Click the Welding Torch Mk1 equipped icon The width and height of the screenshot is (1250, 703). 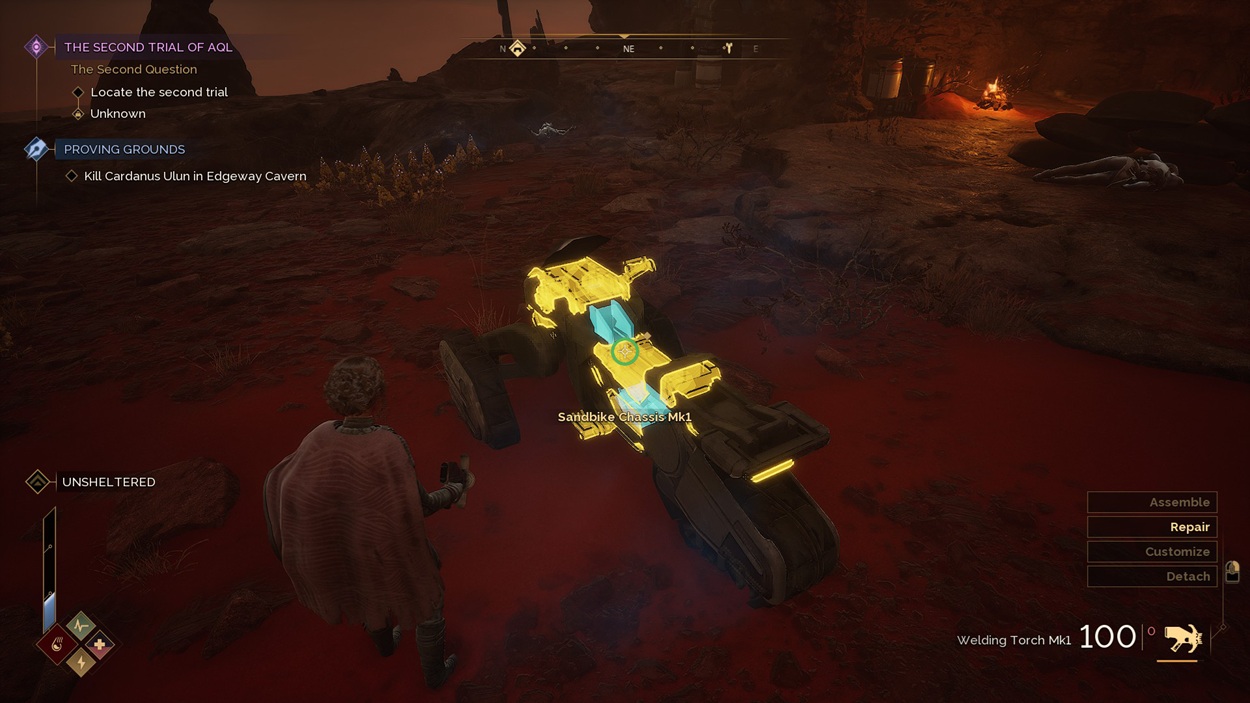pyautogui.click(x=1181, y=638)
